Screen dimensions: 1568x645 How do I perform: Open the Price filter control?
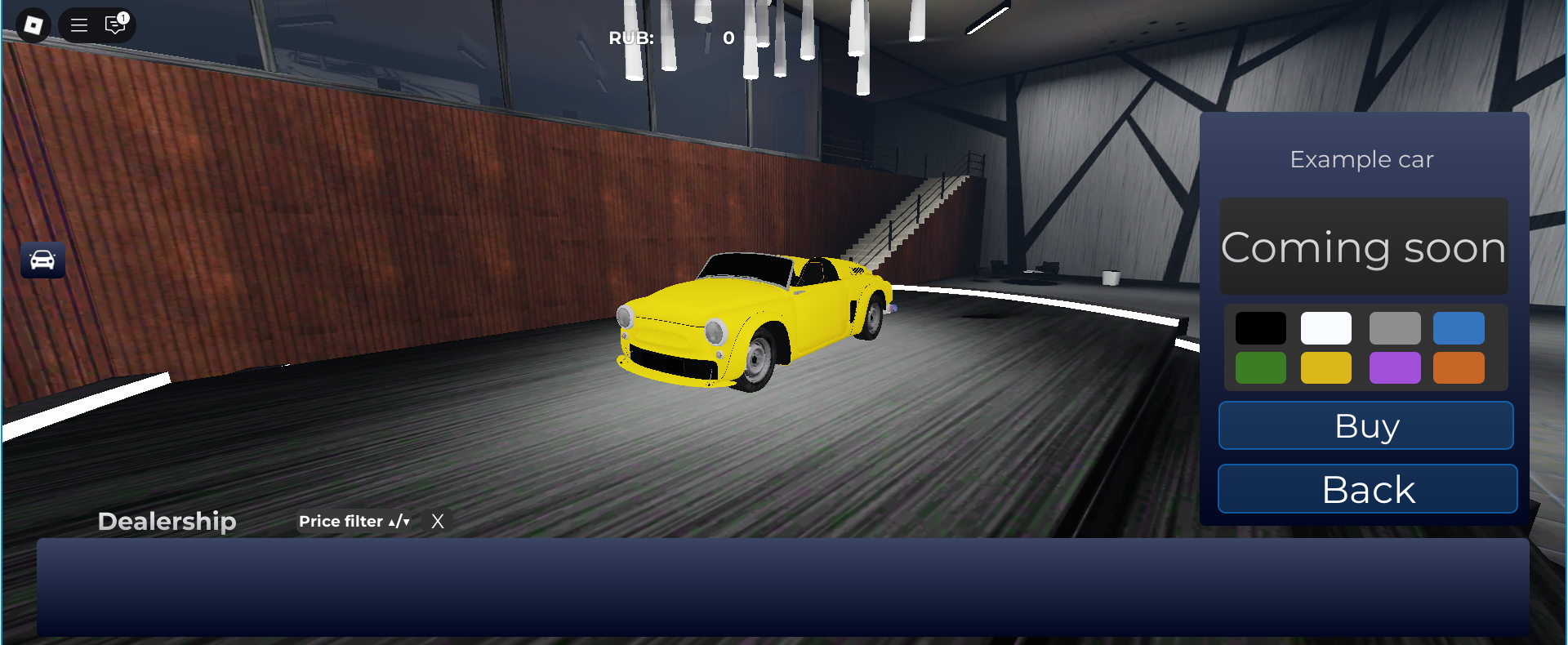[x=341, y=521]
